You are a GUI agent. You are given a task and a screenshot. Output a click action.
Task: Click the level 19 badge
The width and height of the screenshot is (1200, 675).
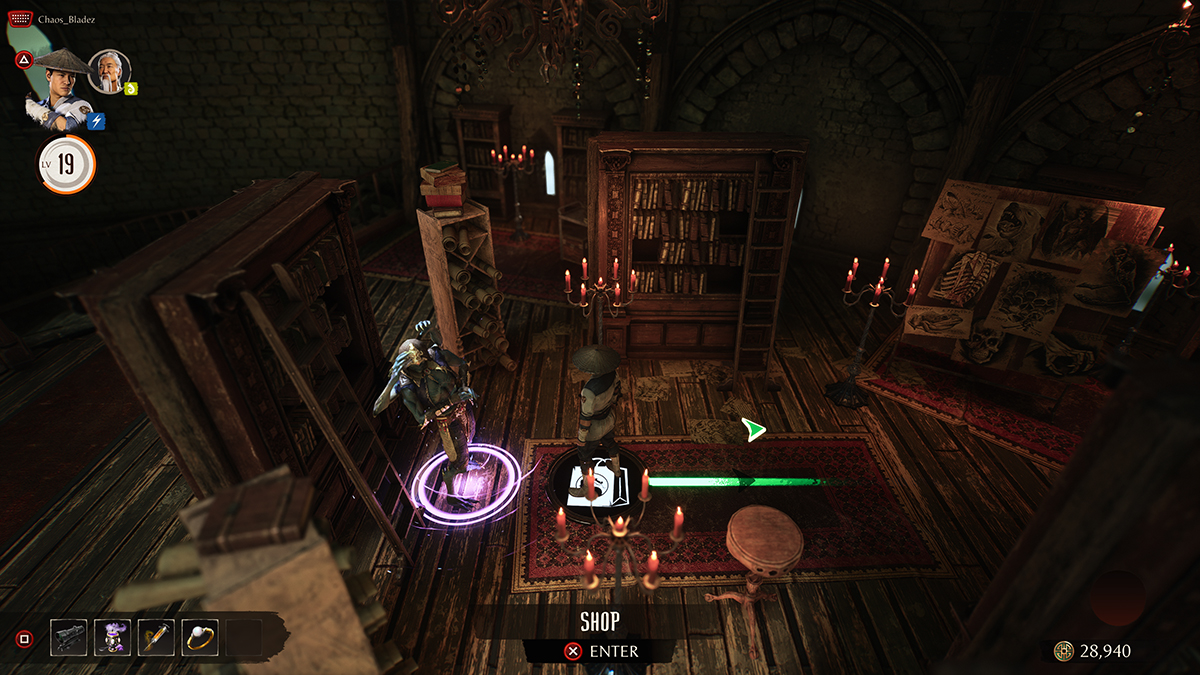pyautogui.click(x=66, y=165)
